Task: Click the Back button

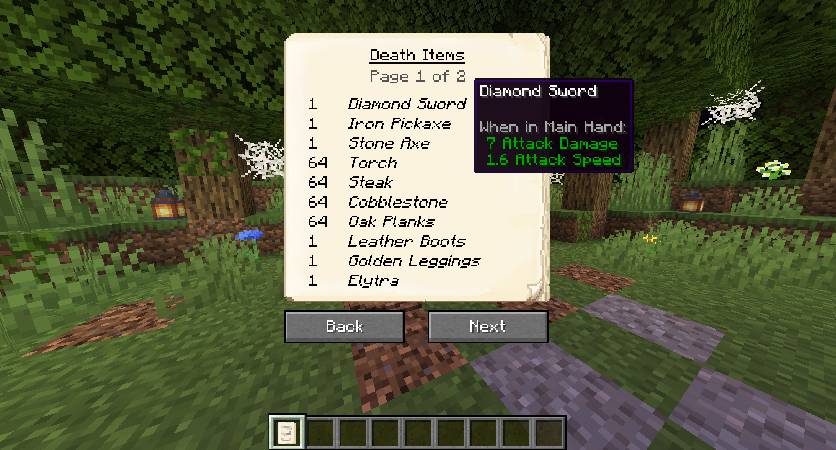Action: (x=344, y=326)
